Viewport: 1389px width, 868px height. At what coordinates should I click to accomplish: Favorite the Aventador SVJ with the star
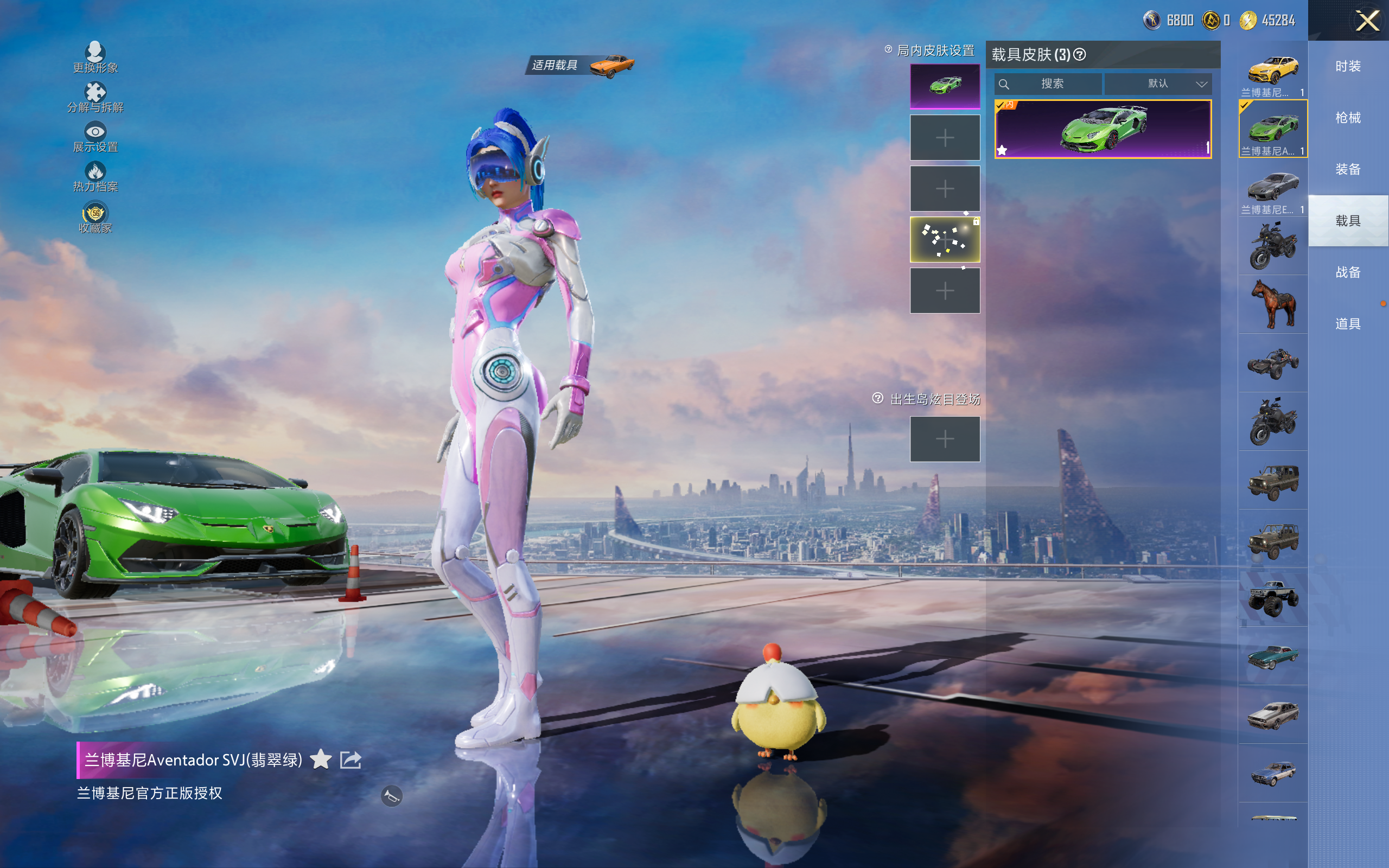pyautogui.click(x=321, y=759)
